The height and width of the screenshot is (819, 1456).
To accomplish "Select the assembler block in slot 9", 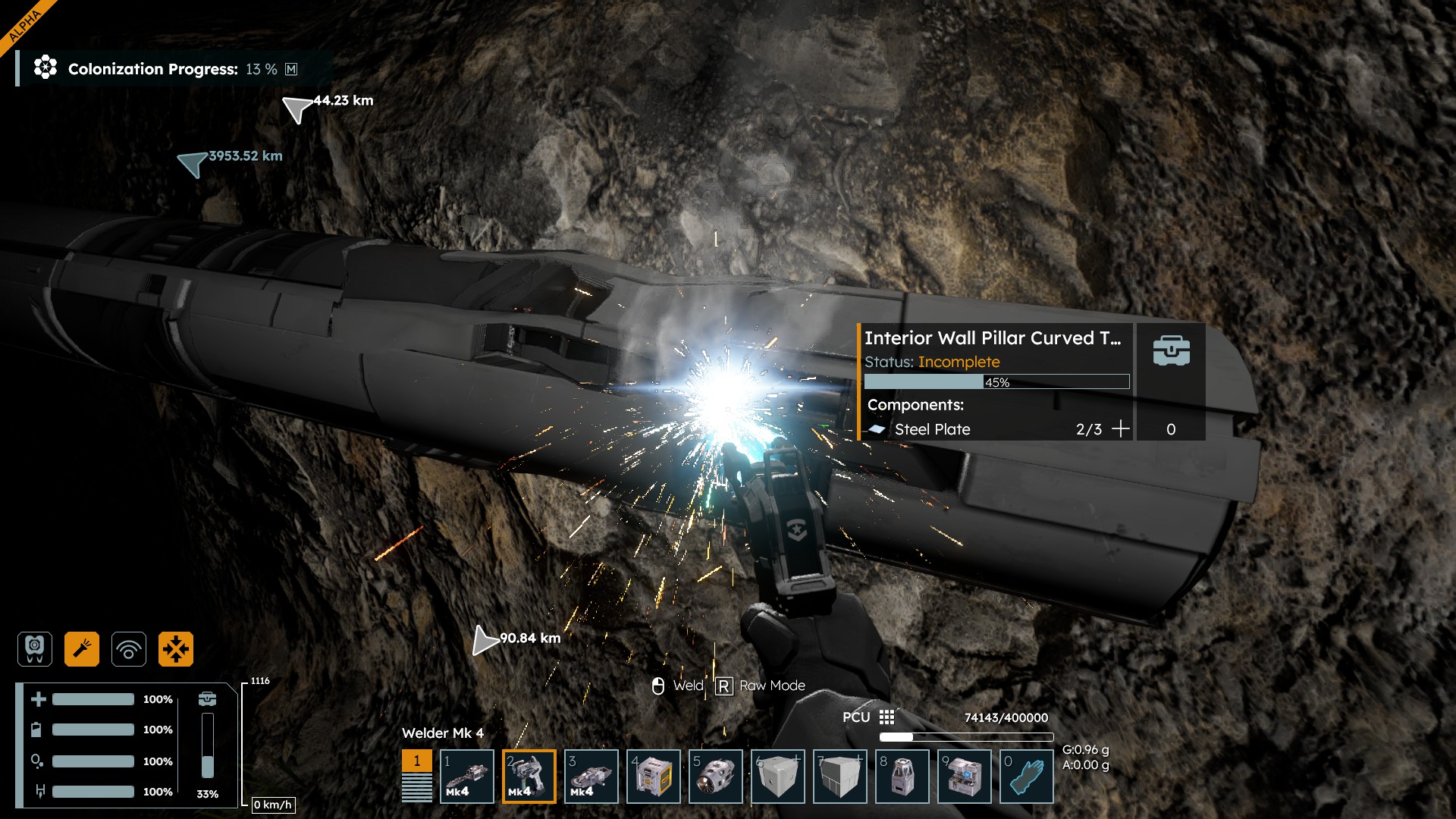I will (x=965, y=776).
